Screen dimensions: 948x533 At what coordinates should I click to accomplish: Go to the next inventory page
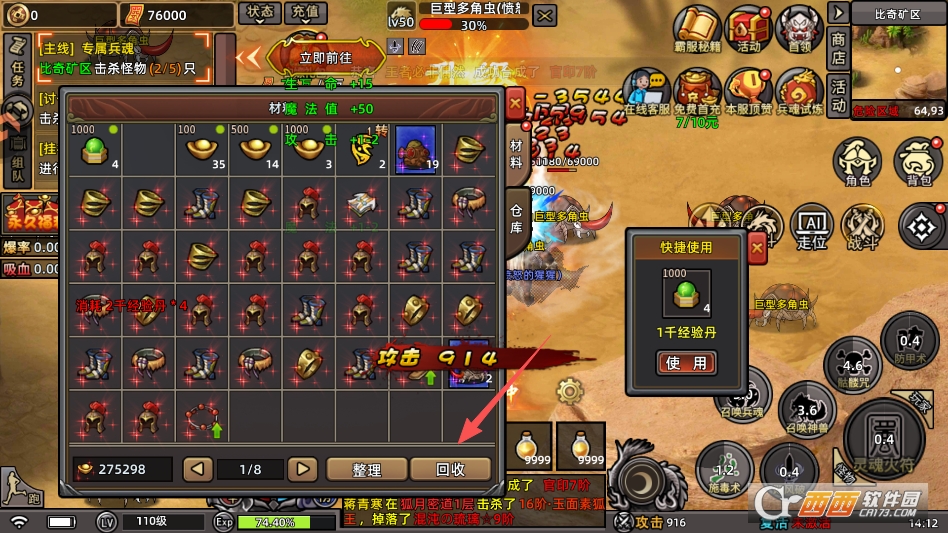click(x=301, y=469)
